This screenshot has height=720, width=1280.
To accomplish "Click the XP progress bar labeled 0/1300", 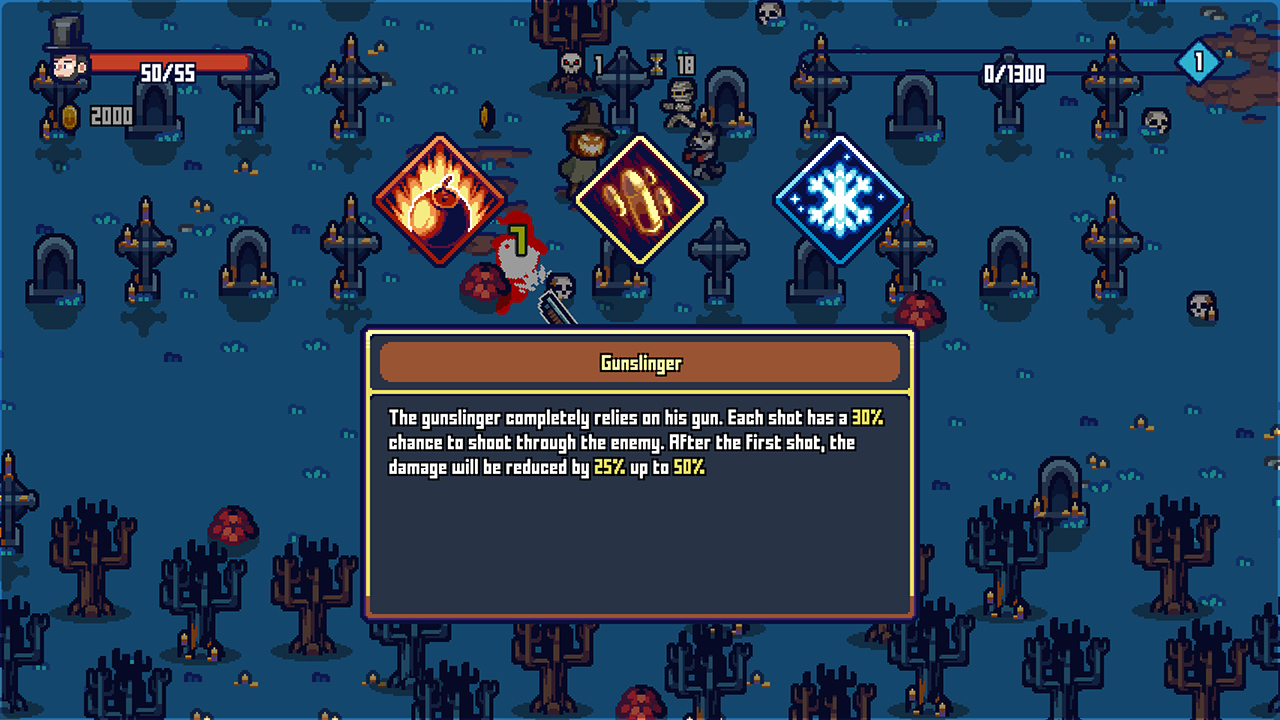I will pyautogui.click(x=1015, y=73).
